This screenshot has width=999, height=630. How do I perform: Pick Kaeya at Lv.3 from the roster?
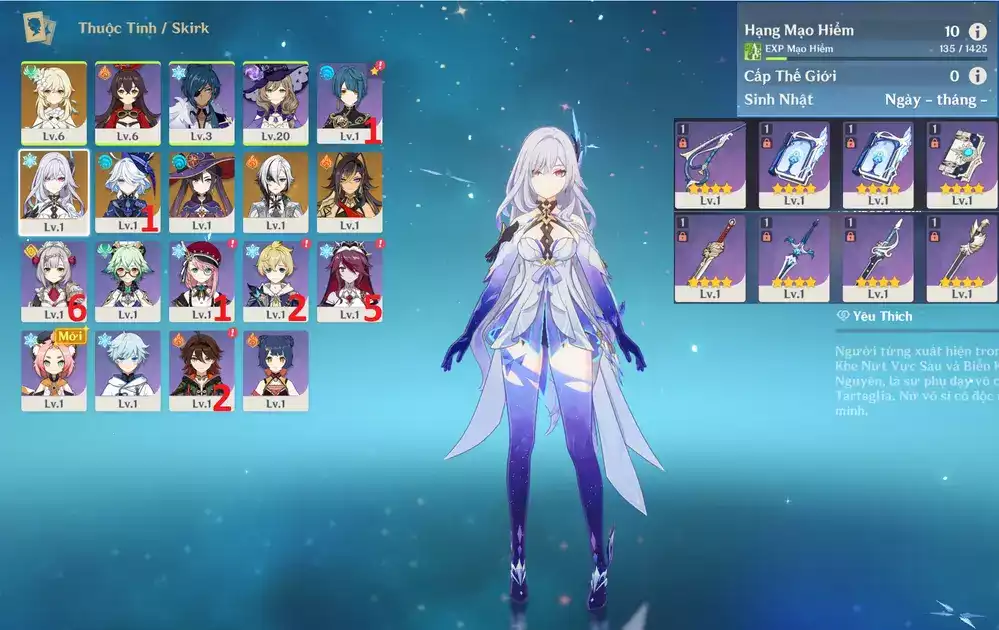(201, 101)
